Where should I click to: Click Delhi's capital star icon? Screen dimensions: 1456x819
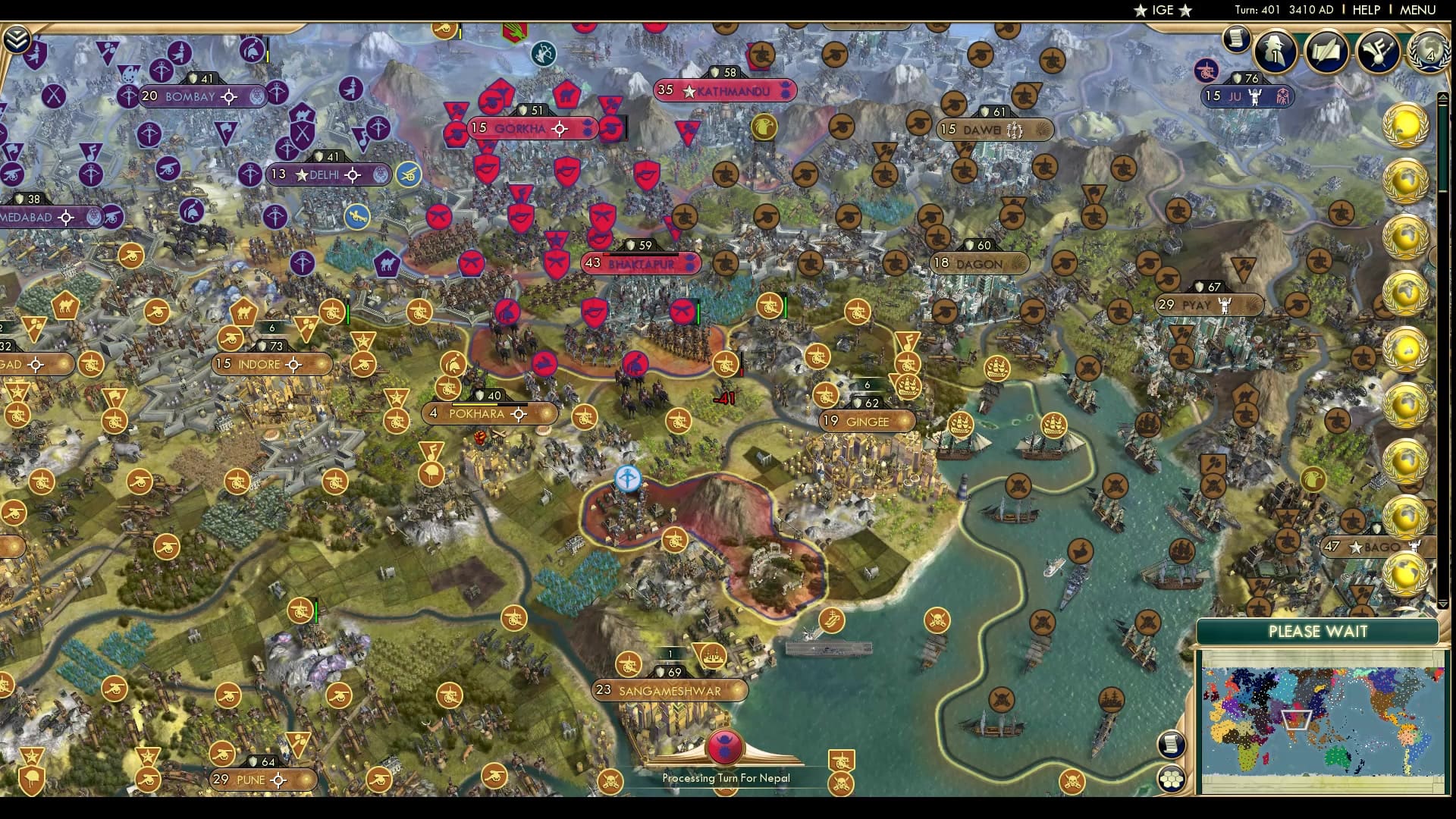click(x=301, y=174)
